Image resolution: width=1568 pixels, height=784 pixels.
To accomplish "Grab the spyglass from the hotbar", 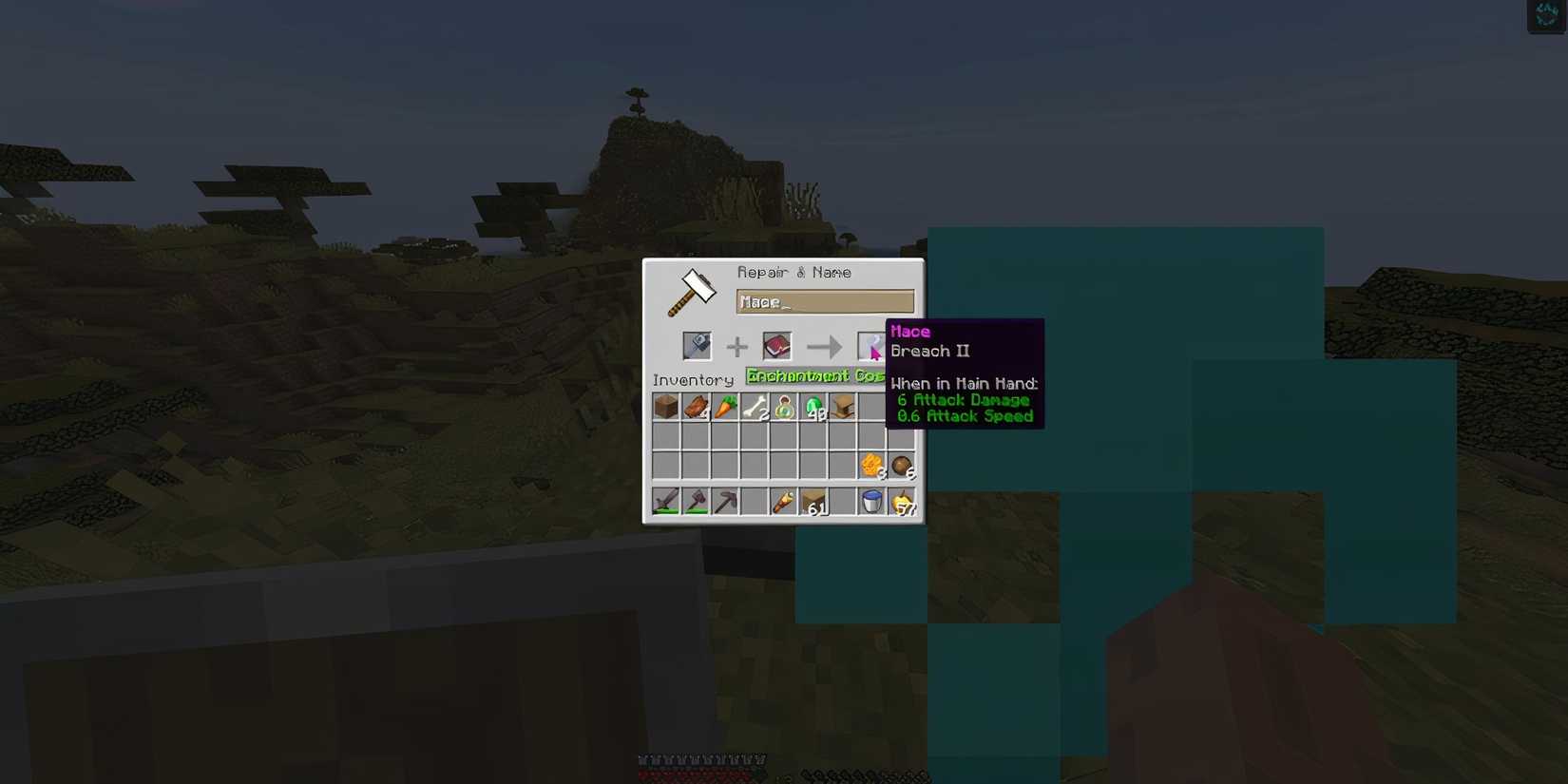I will pyautogui.click(x=784, y=501).
